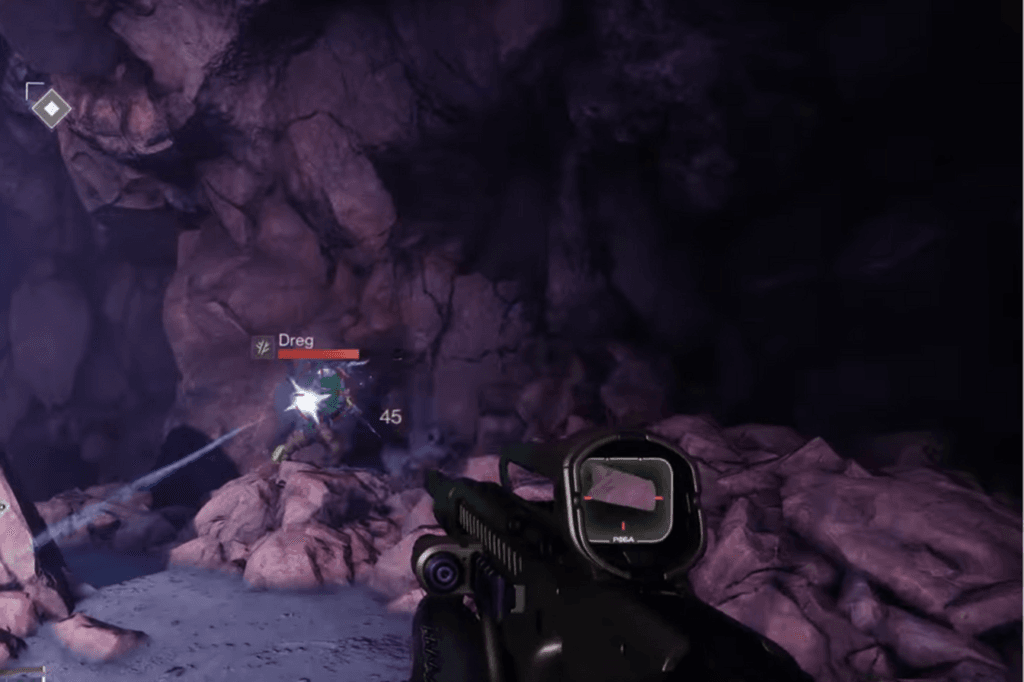The width and height of the screenshot is (1024, 682).
Task: Click the diamond objective marker icon
Action: (x=50, y=107)
